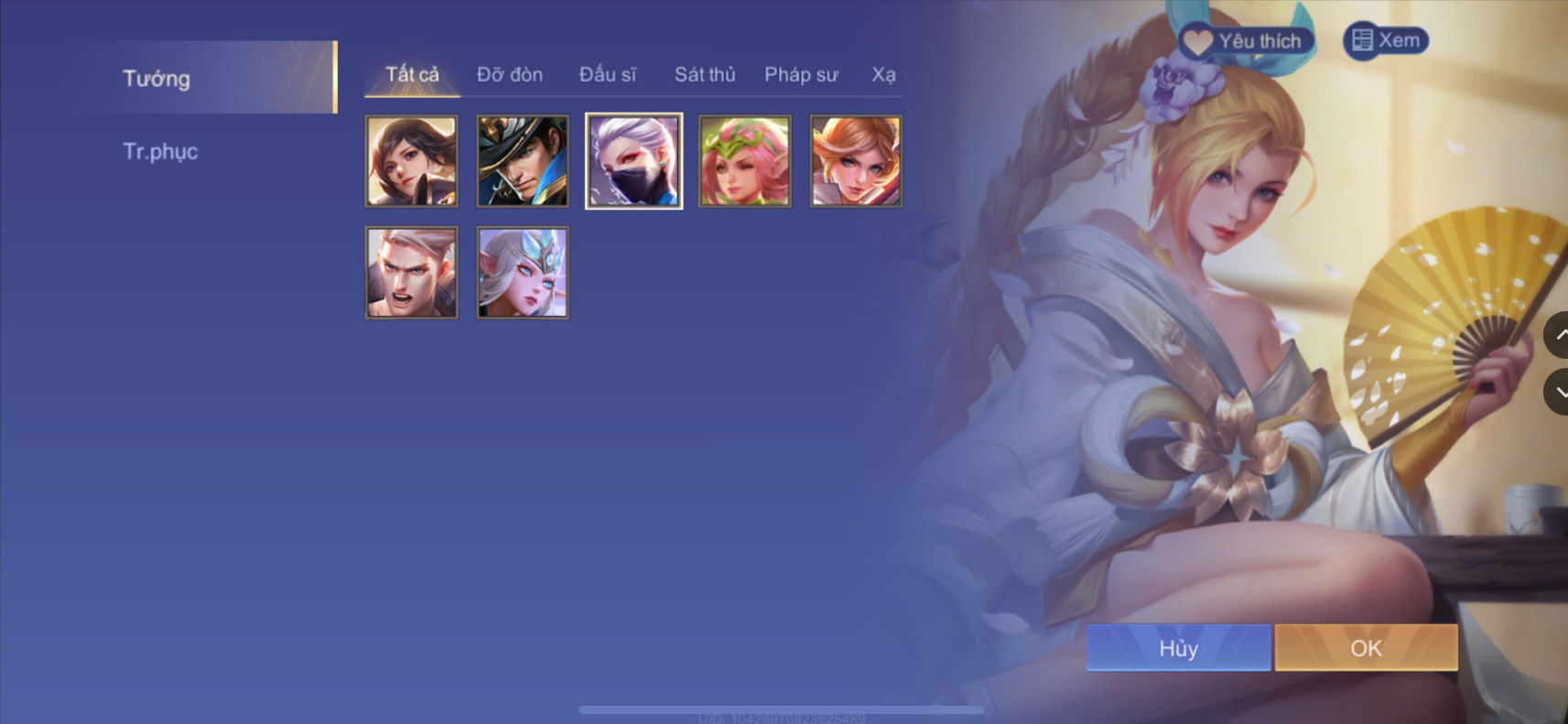
Task: Choose the orange-haired female hero portrait
Action: 857,161
